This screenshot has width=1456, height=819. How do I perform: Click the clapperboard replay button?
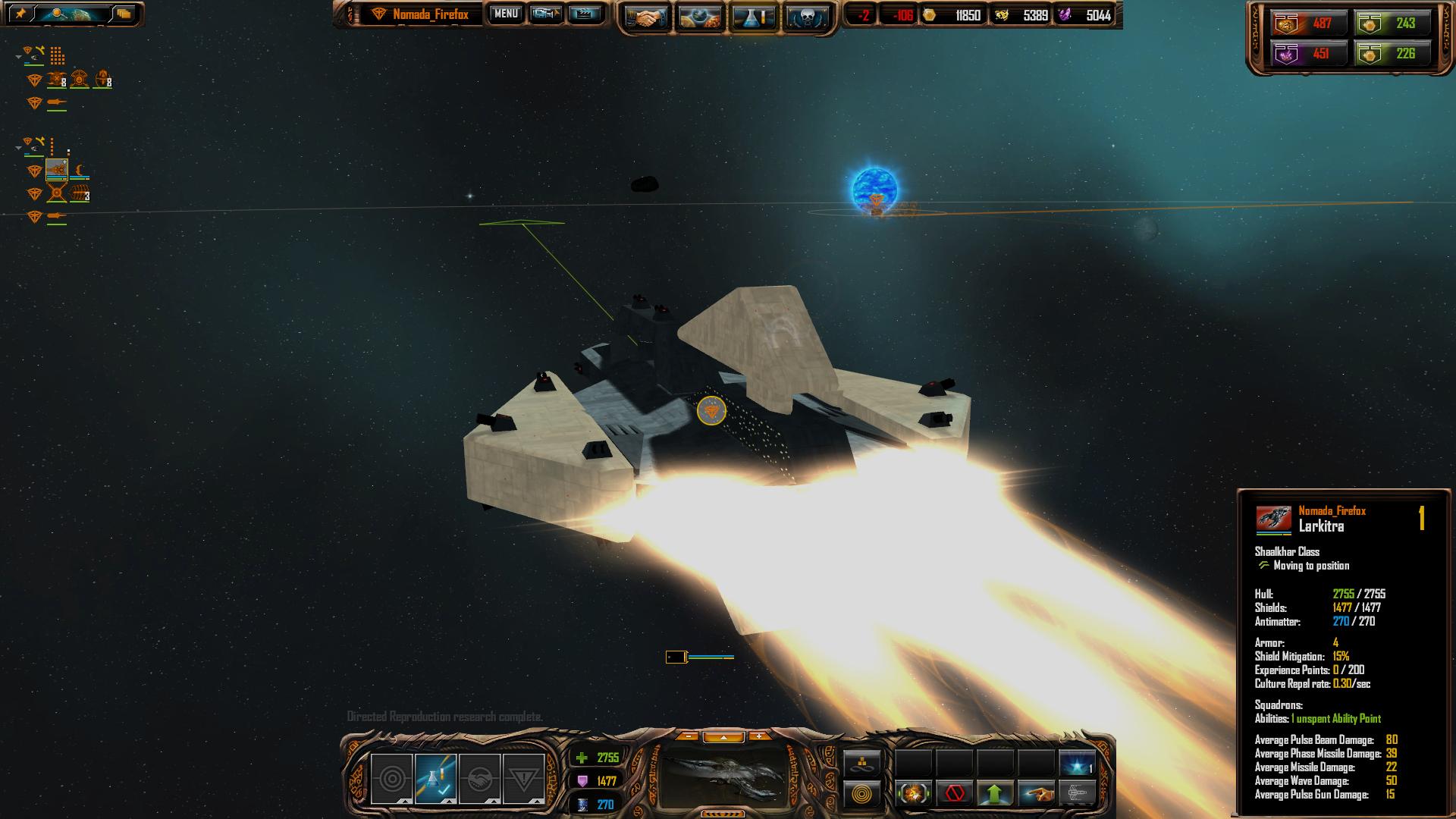click(585, 14)
